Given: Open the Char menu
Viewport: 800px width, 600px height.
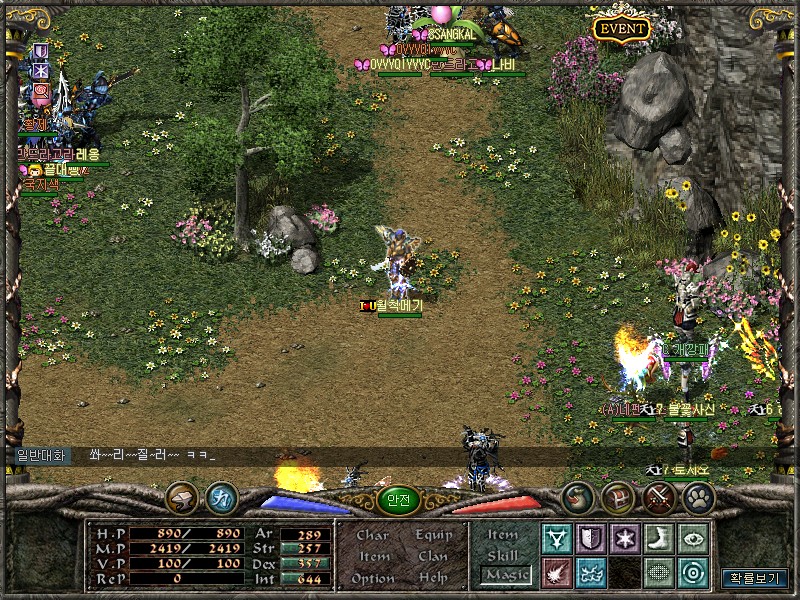Looking at the screenshot, I should 373,535.
